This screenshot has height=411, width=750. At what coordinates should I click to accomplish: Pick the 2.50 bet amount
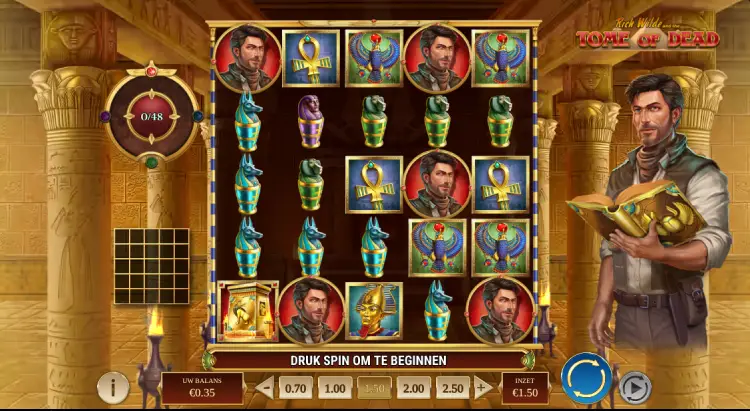coord(451,387)
